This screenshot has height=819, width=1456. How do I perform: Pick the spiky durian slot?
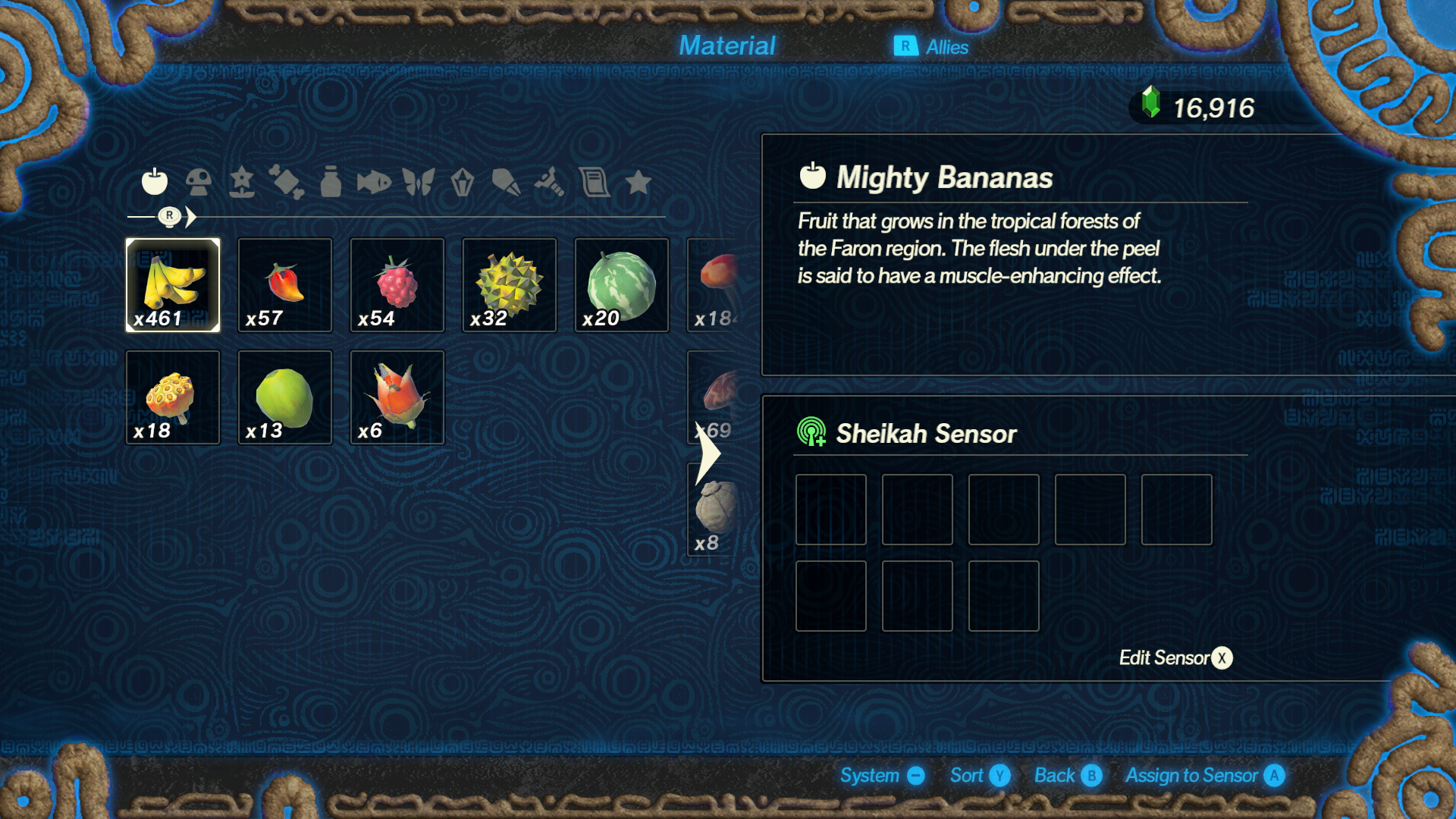coord(510,285)
